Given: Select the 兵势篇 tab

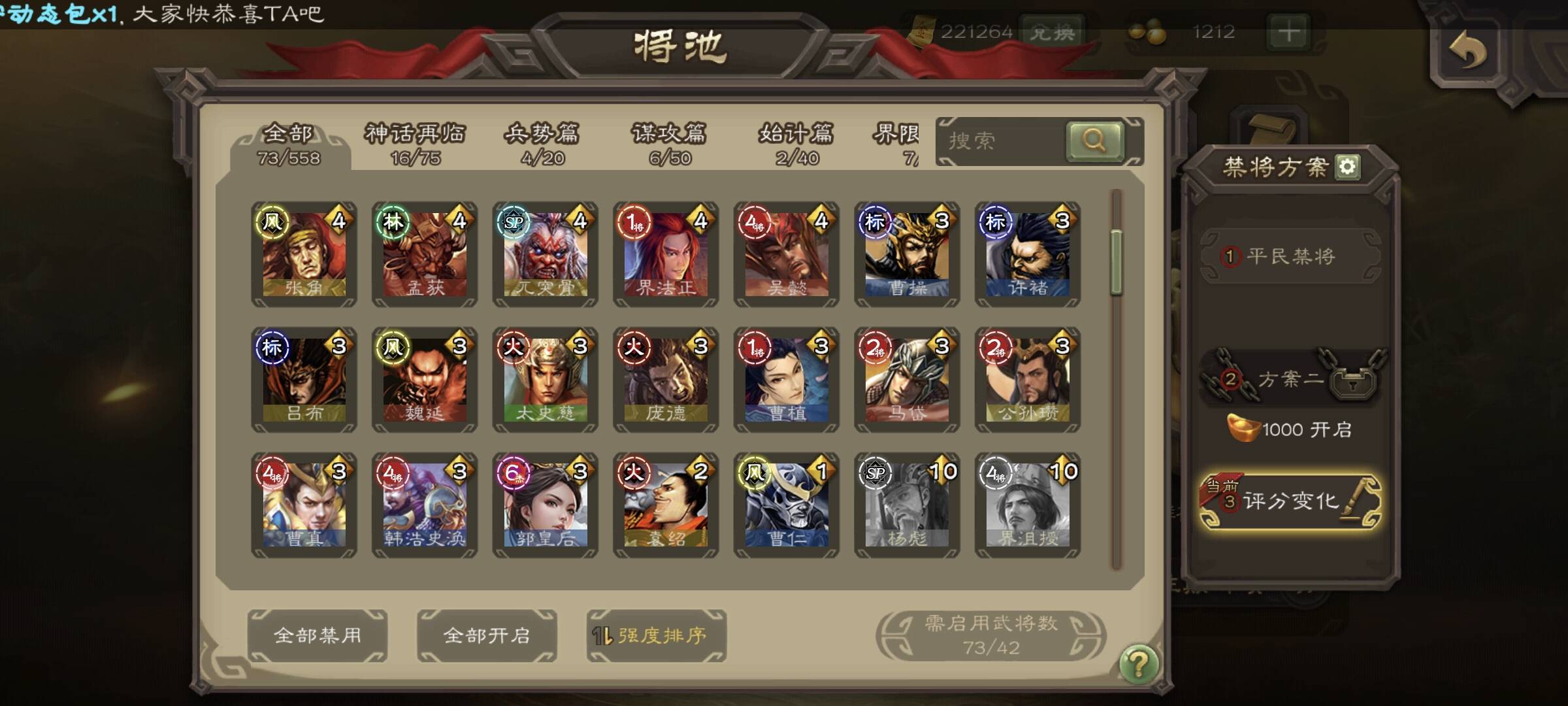Looking at the screenshot, I should (x=542, y=144).
